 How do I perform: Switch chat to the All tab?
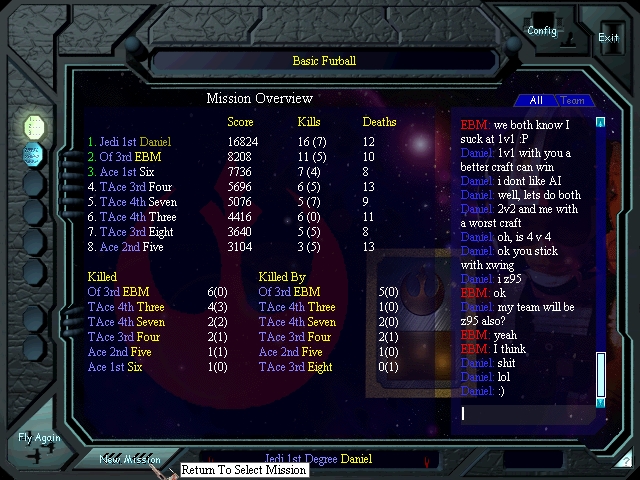tap(536, 100)
